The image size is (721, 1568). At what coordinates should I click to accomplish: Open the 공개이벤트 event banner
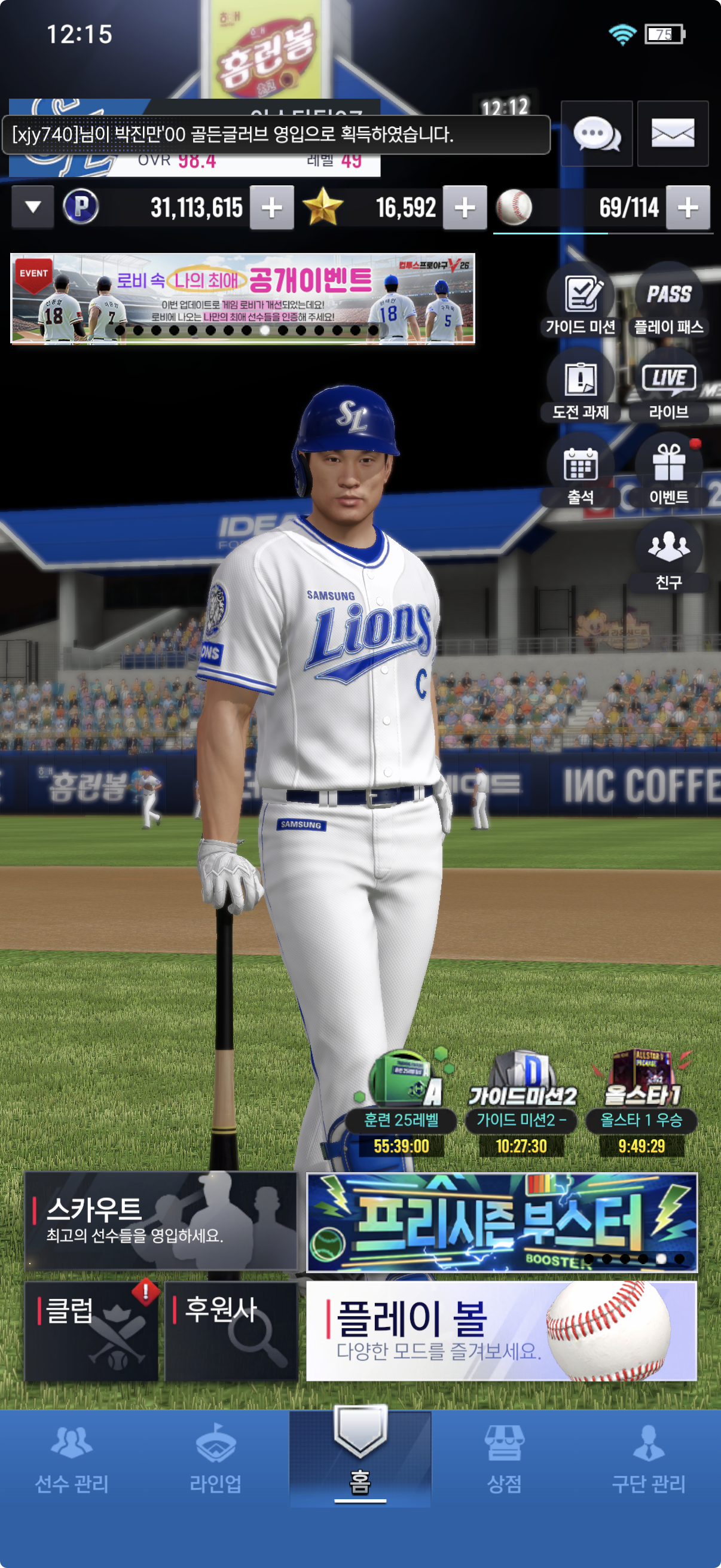click(x=243, y=299)
